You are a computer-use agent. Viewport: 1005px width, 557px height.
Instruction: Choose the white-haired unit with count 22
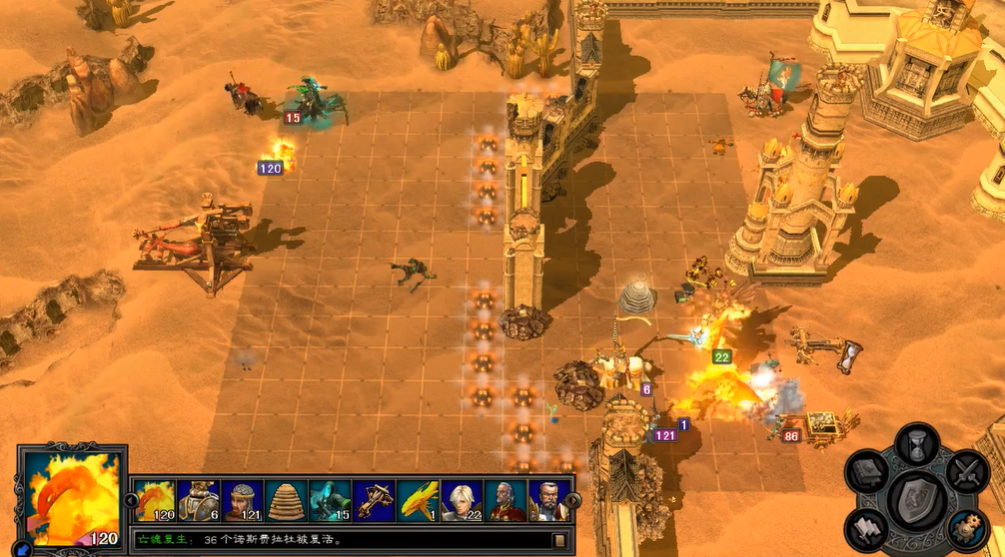[461, 500]
